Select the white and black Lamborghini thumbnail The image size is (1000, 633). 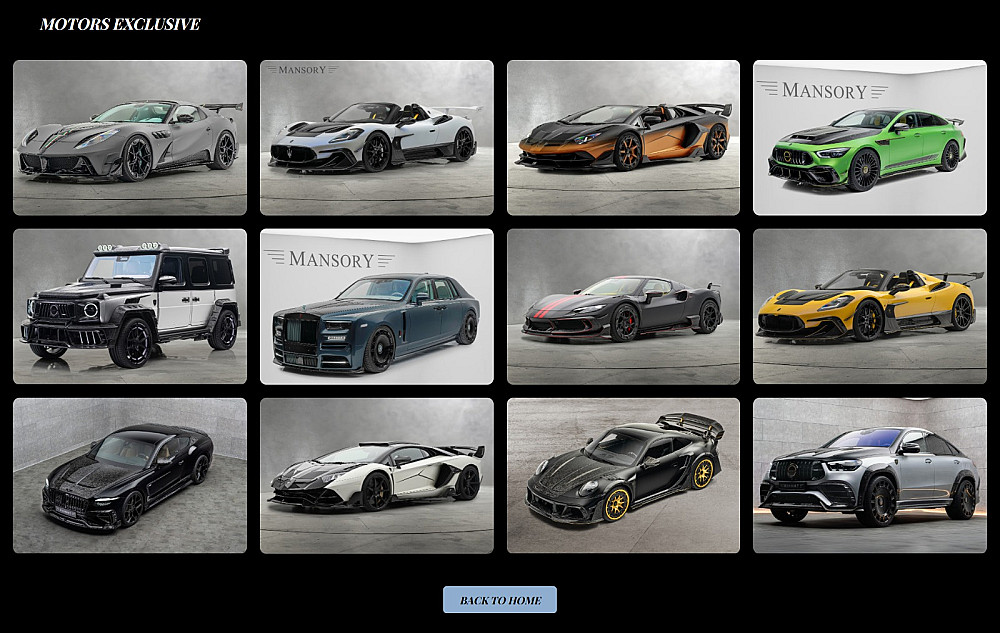[x=376, y=476]
